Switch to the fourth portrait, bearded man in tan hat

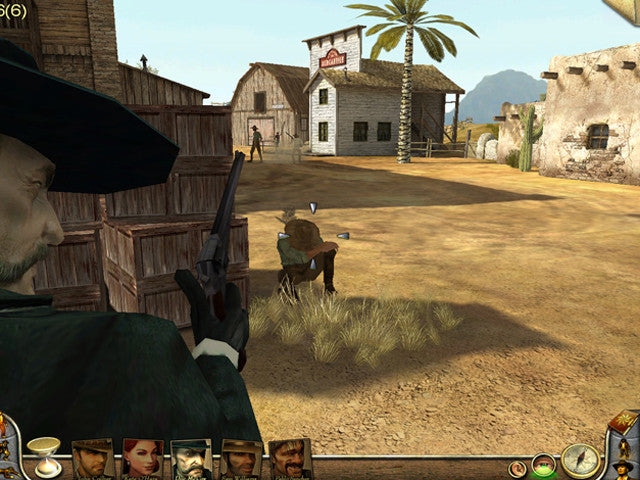240,459
